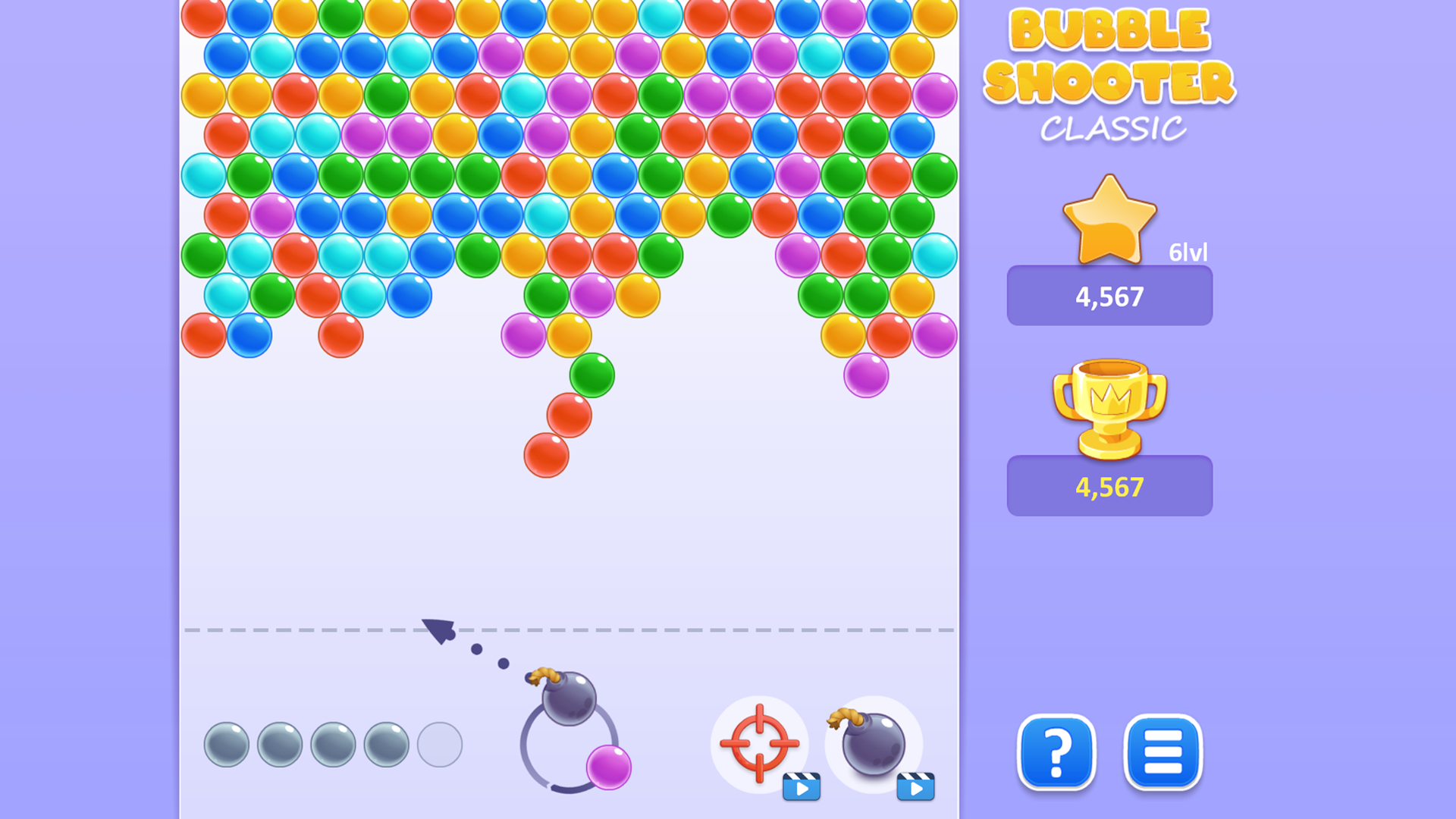
Task: Click the video ad icon under the bomb
Action: (915, 789)
